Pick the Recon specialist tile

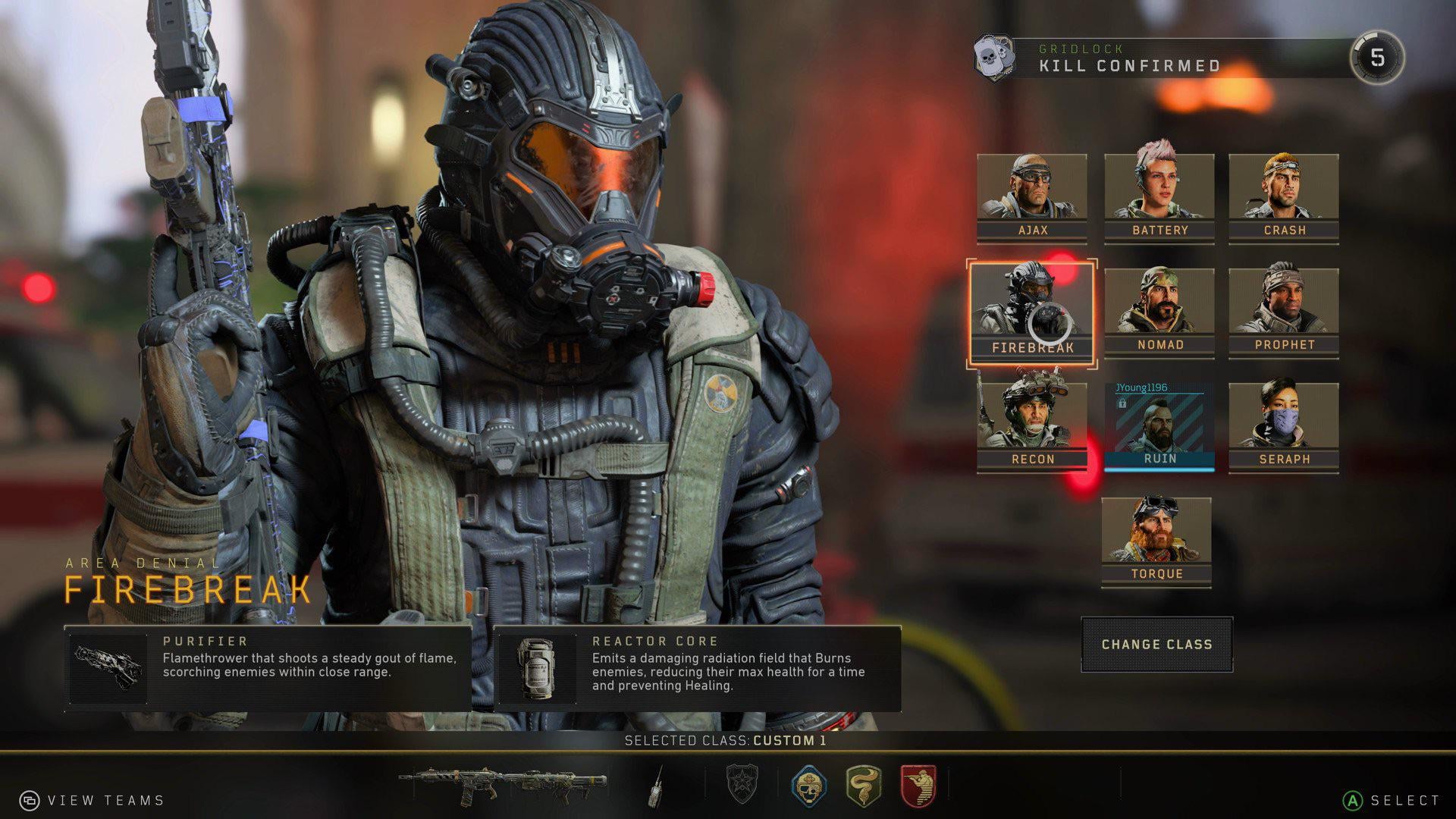(x=1031, y=427)
